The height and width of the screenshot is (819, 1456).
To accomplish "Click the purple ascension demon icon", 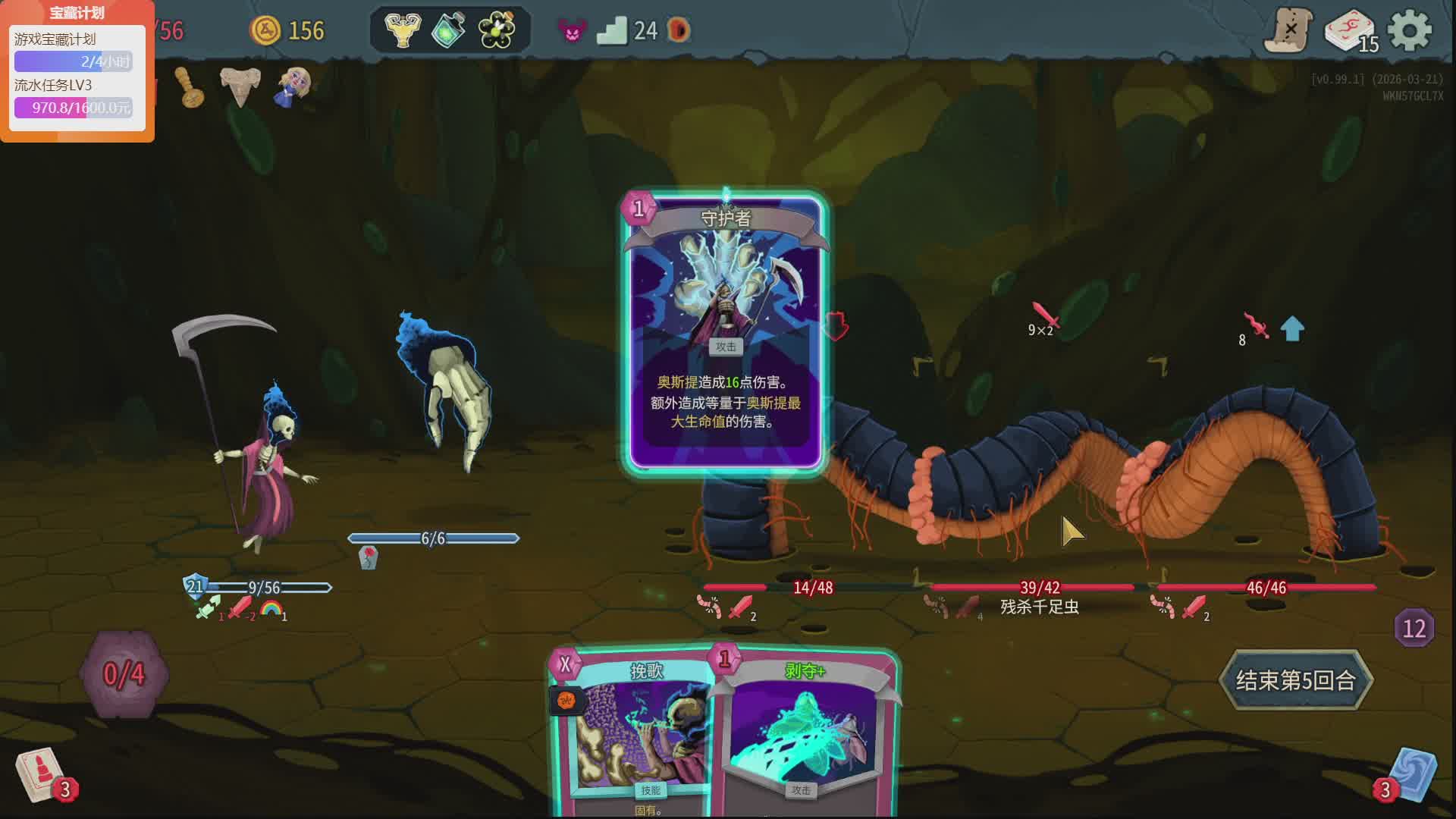I will tap(572, 30).
